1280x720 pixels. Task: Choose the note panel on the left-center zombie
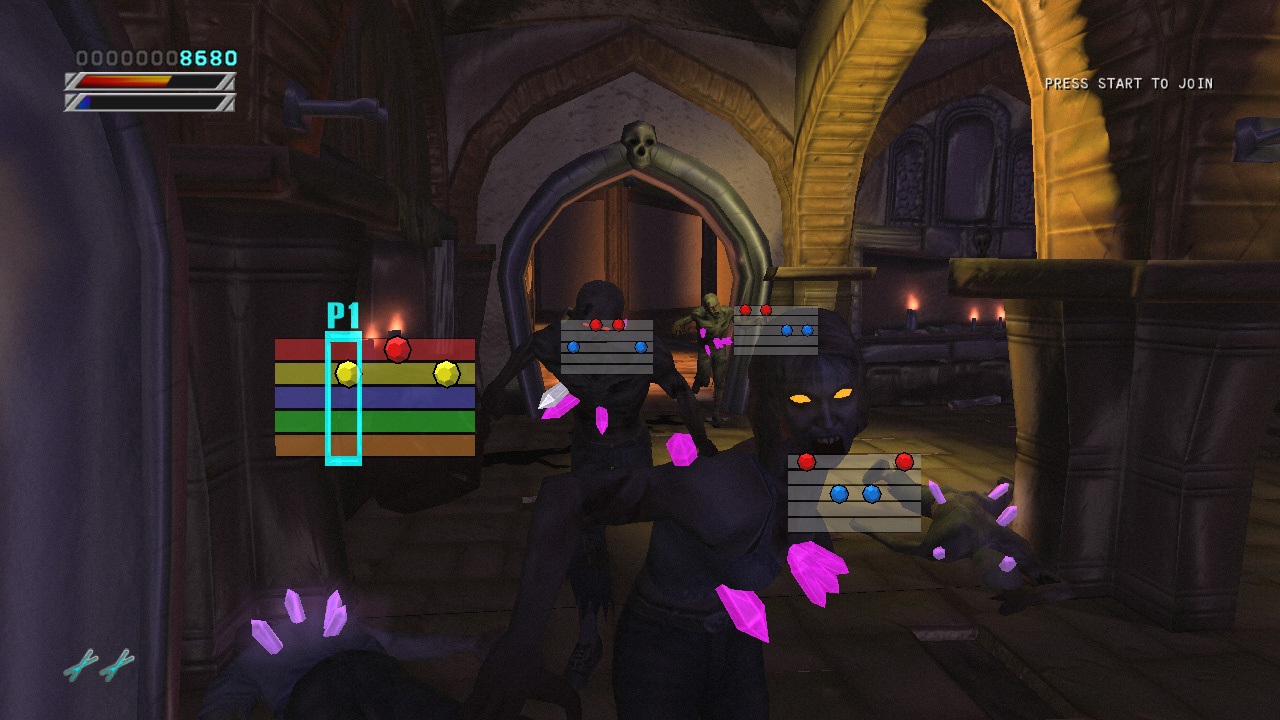point(607,347)
